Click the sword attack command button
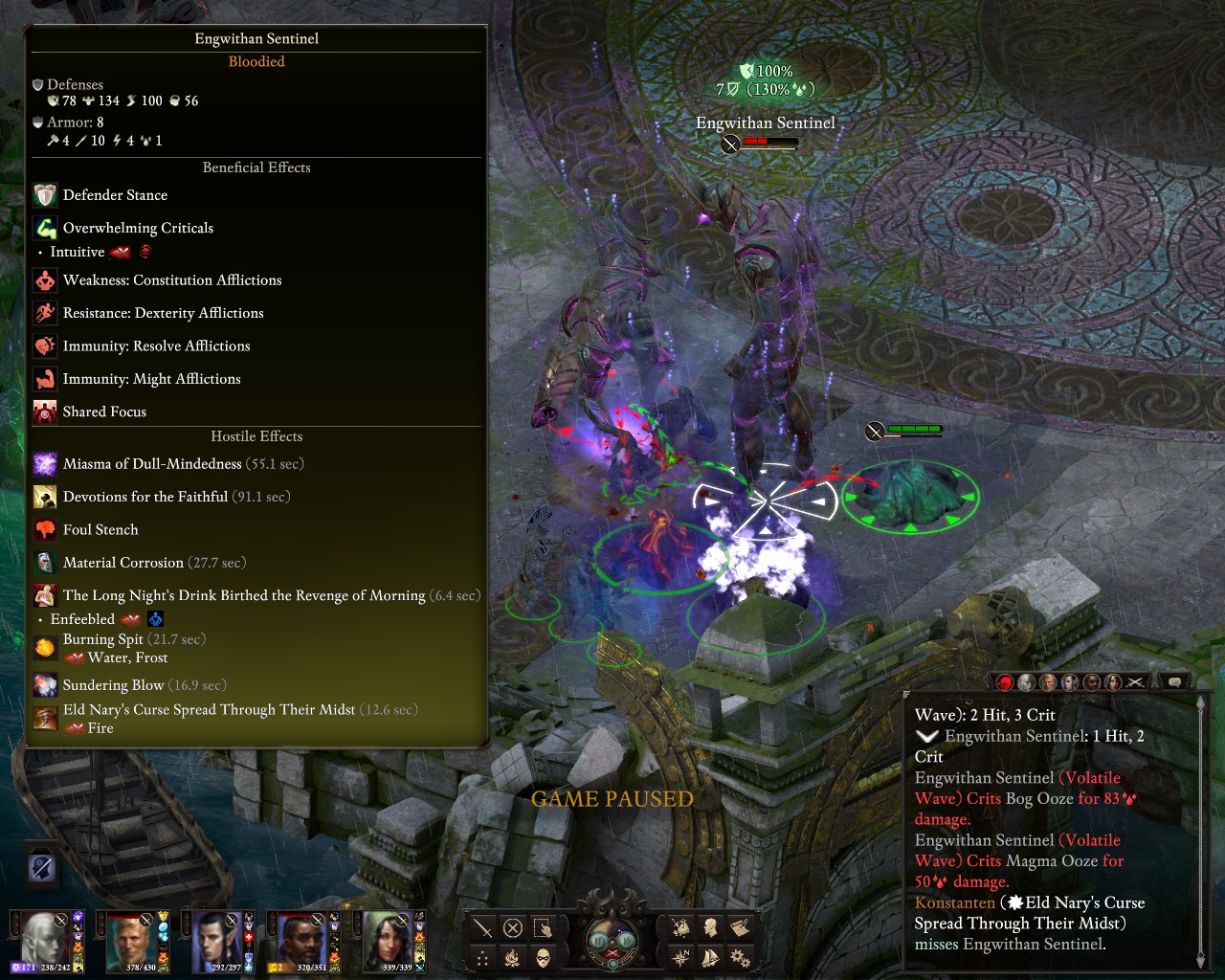The image size is (1225, 980). pos(482,927)
